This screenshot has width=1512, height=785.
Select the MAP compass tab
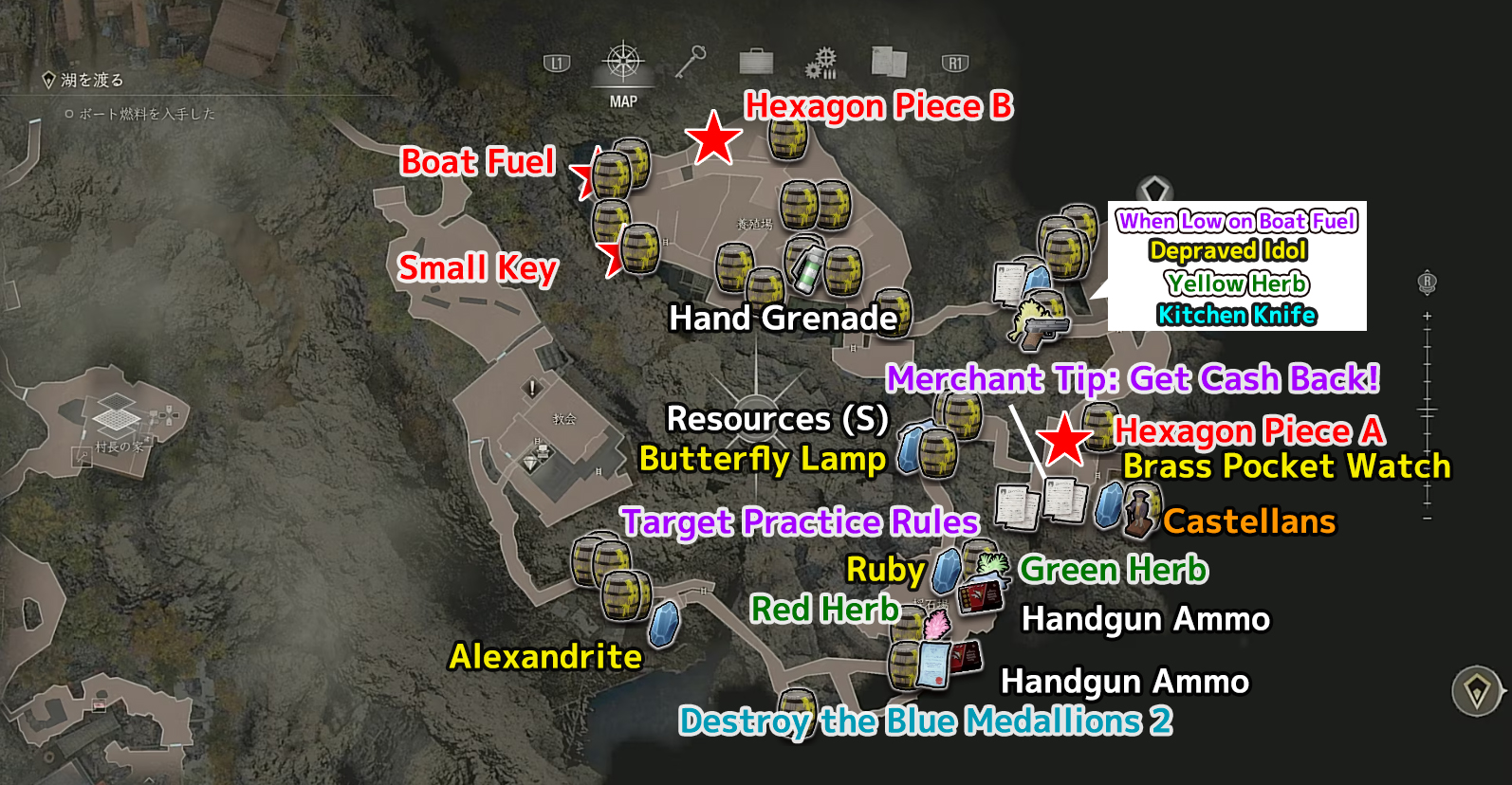[623, 64]
